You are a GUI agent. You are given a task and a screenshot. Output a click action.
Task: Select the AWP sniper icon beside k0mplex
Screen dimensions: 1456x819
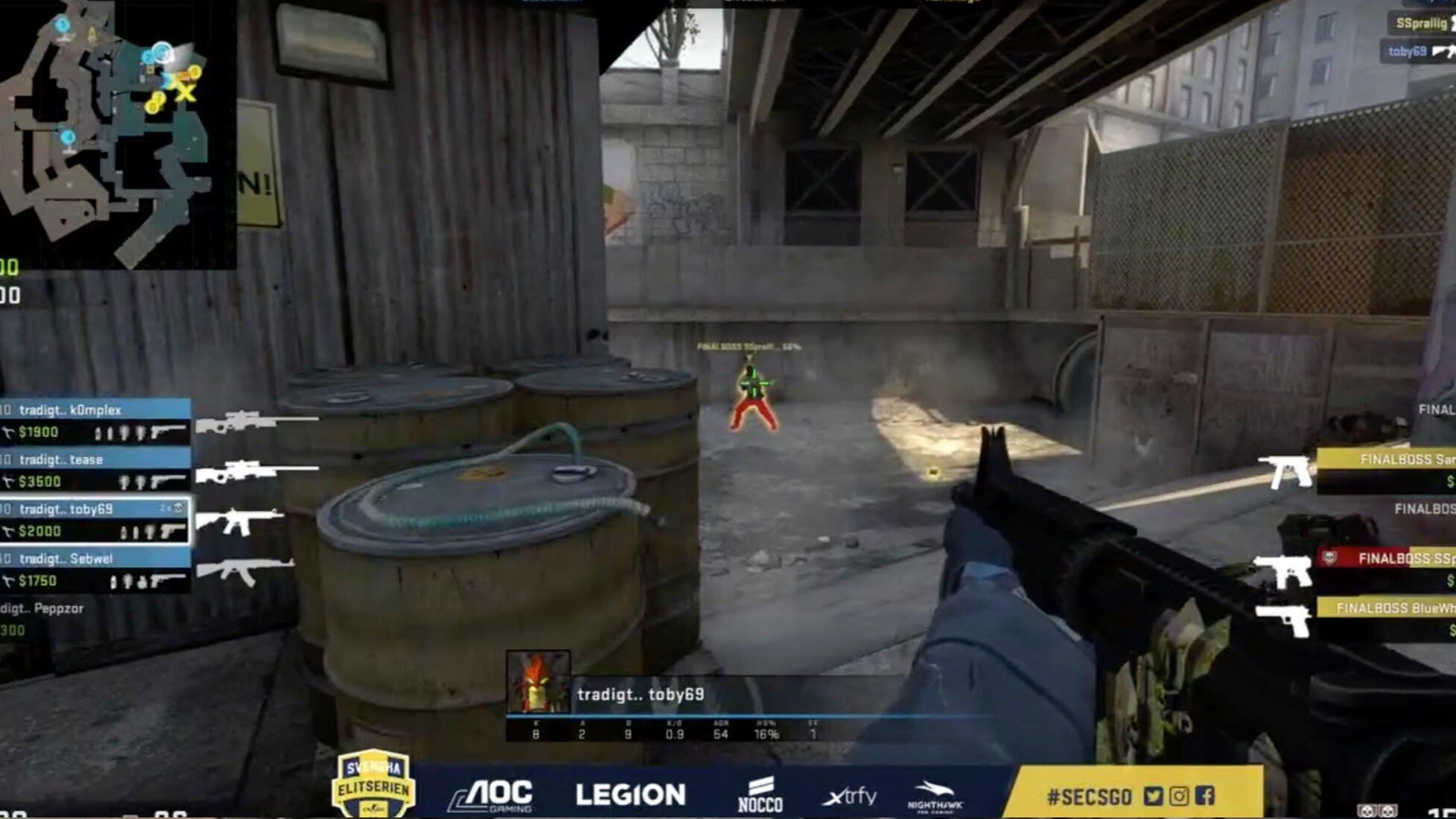pos(240,421)
